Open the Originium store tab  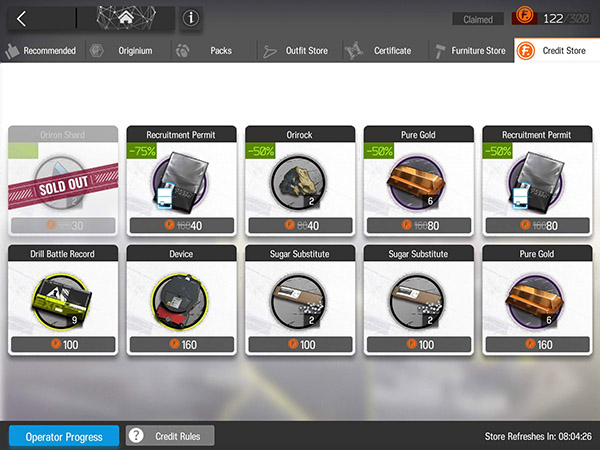(x=125, y=50)
